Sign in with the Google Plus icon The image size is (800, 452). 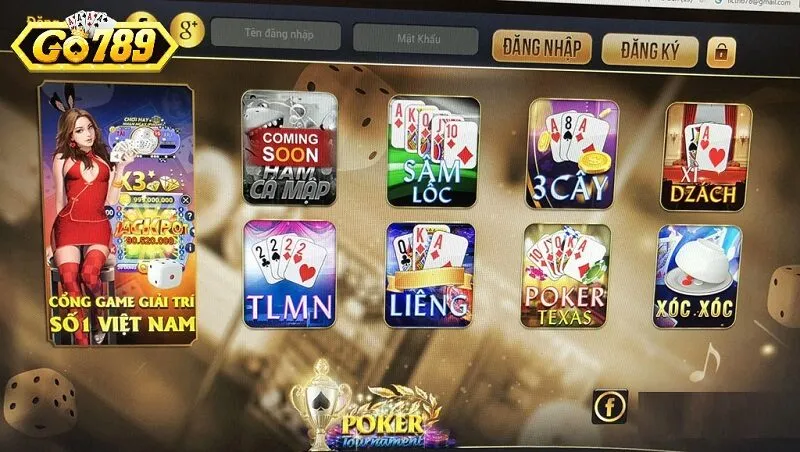pos(187,28)
